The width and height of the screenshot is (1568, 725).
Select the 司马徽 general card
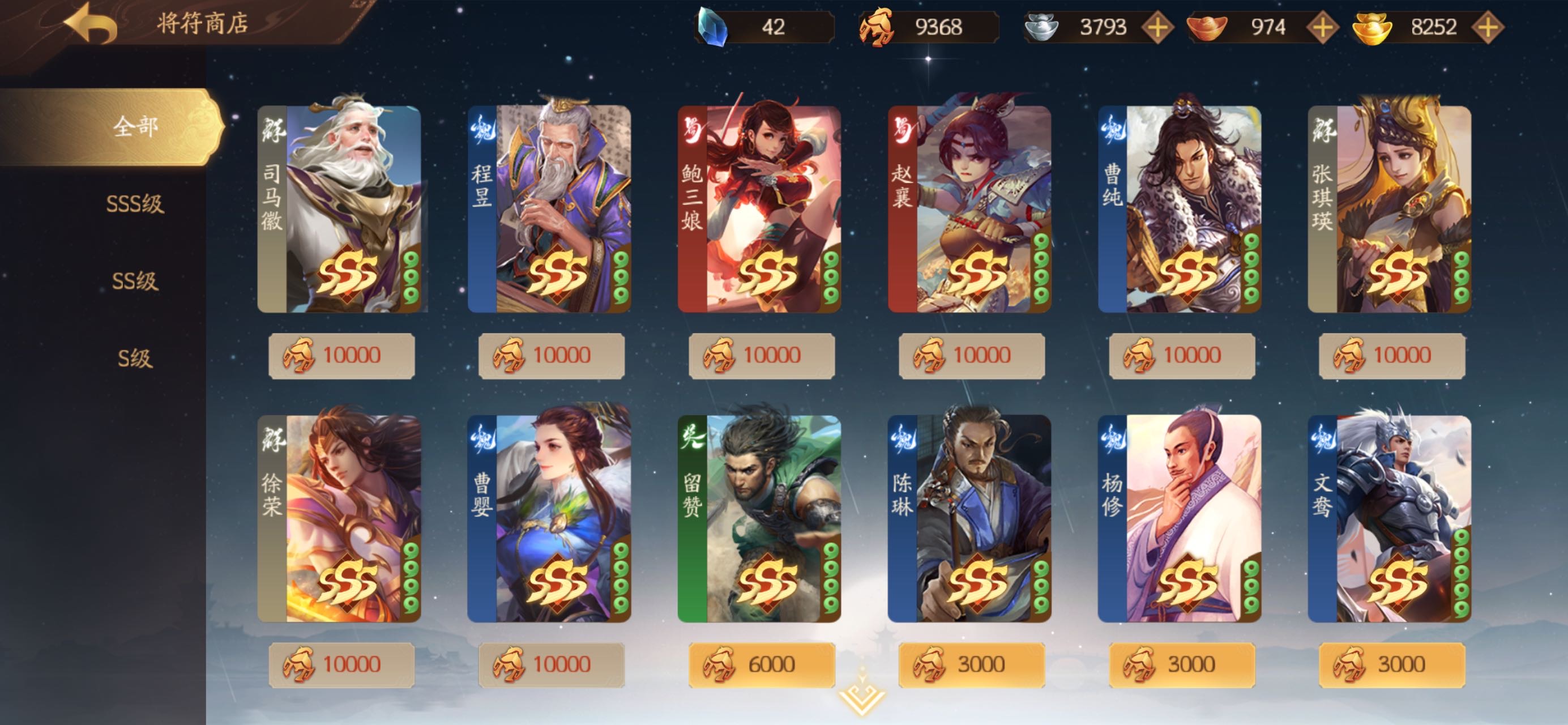tap(340, 209)
